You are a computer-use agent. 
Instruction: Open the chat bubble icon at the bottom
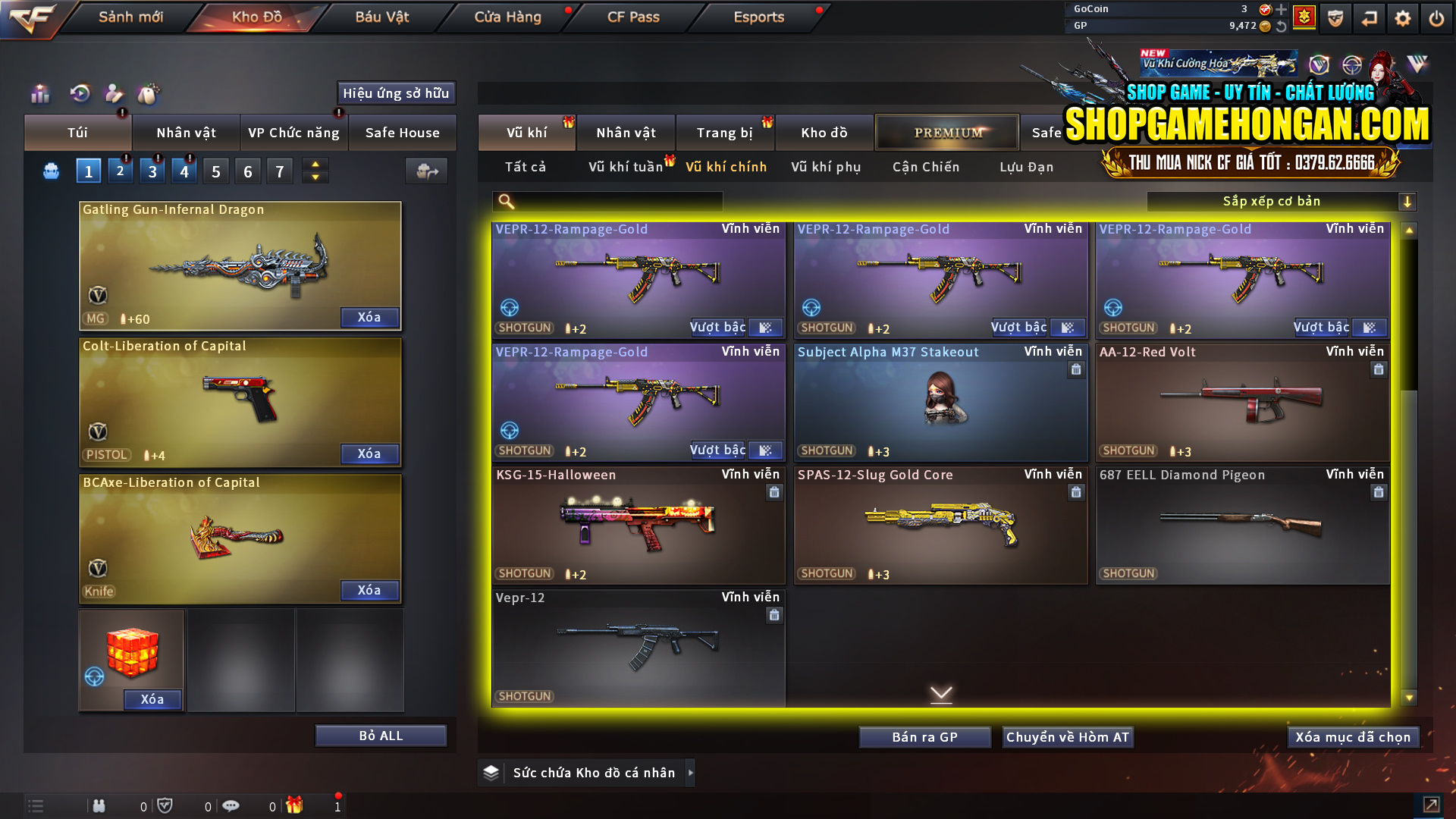(x=231, y=806)
